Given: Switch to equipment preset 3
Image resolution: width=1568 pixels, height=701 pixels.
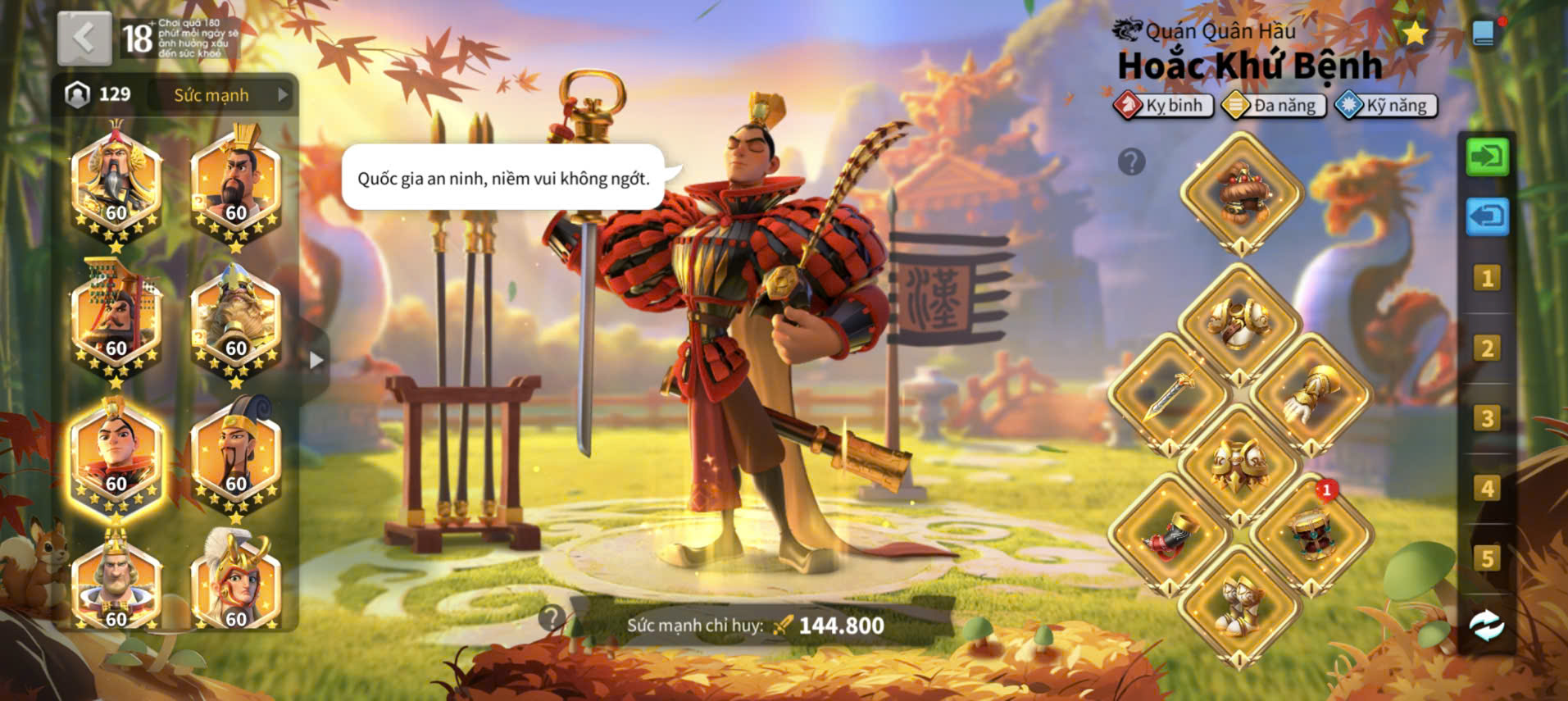Looking at the screenshot, I should [1486, 419].
